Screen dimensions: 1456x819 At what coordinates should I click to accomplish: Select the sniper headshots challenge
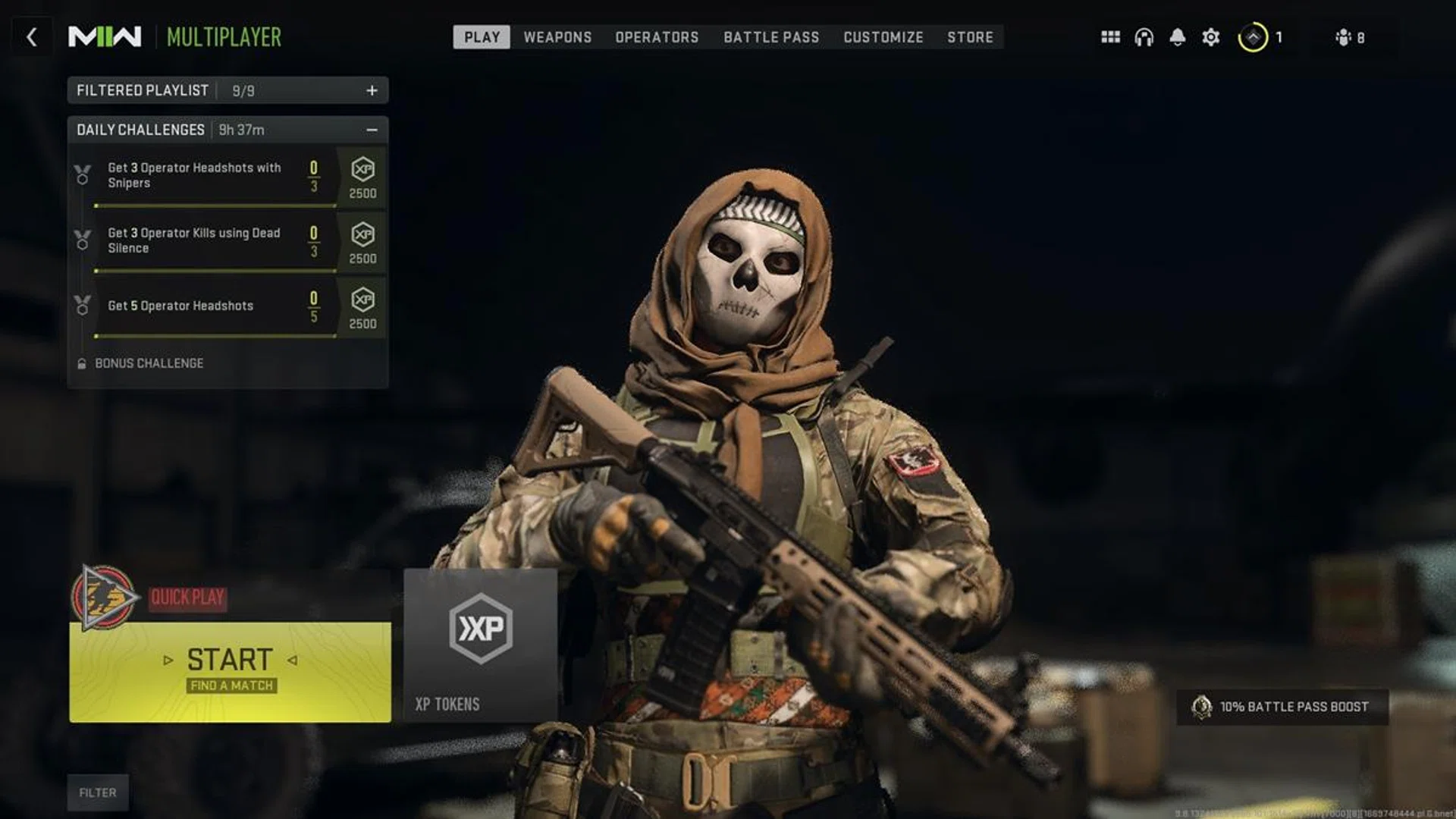click(x=205, y=176)
